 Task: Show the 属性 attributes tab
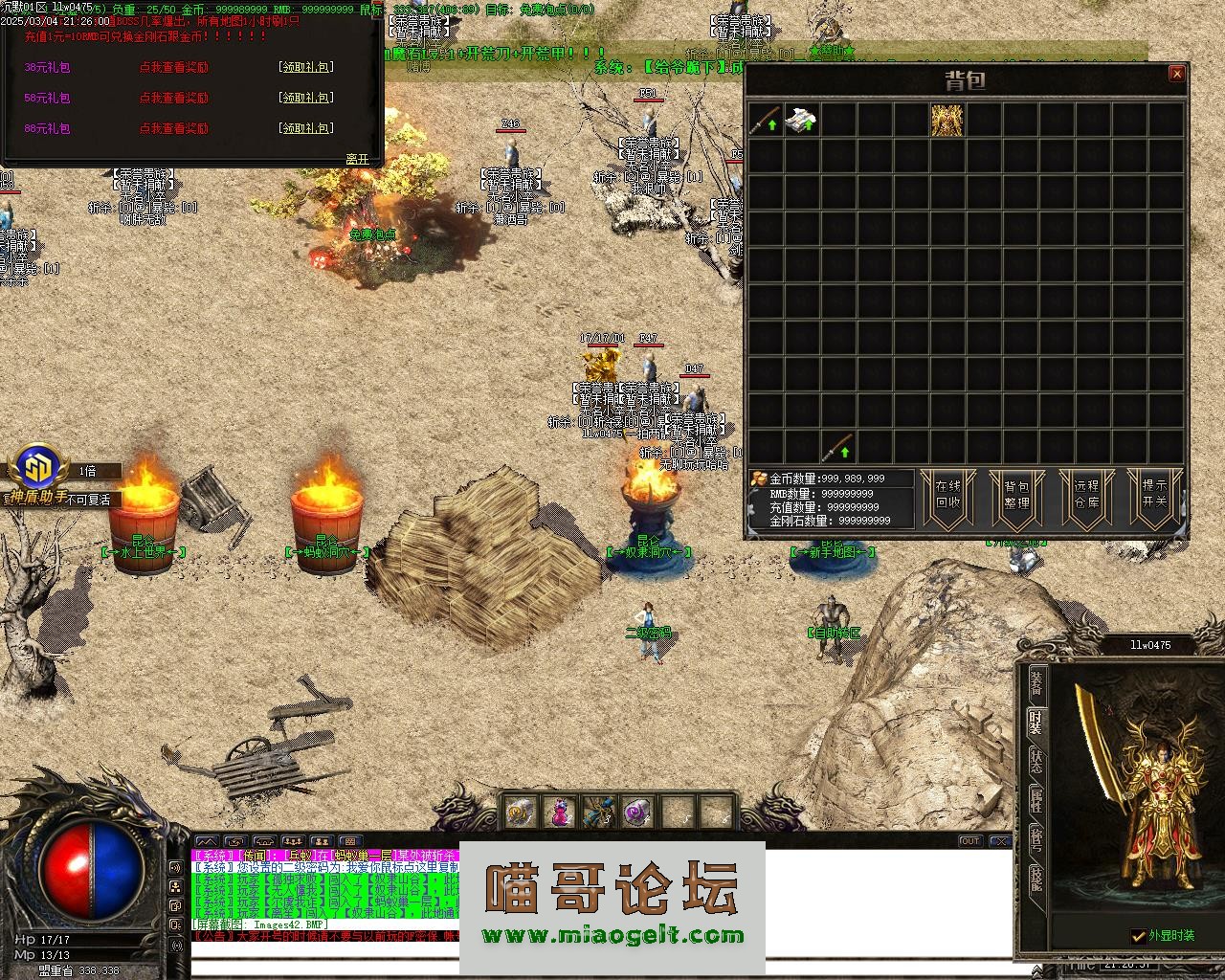(x=1036, y=800)
